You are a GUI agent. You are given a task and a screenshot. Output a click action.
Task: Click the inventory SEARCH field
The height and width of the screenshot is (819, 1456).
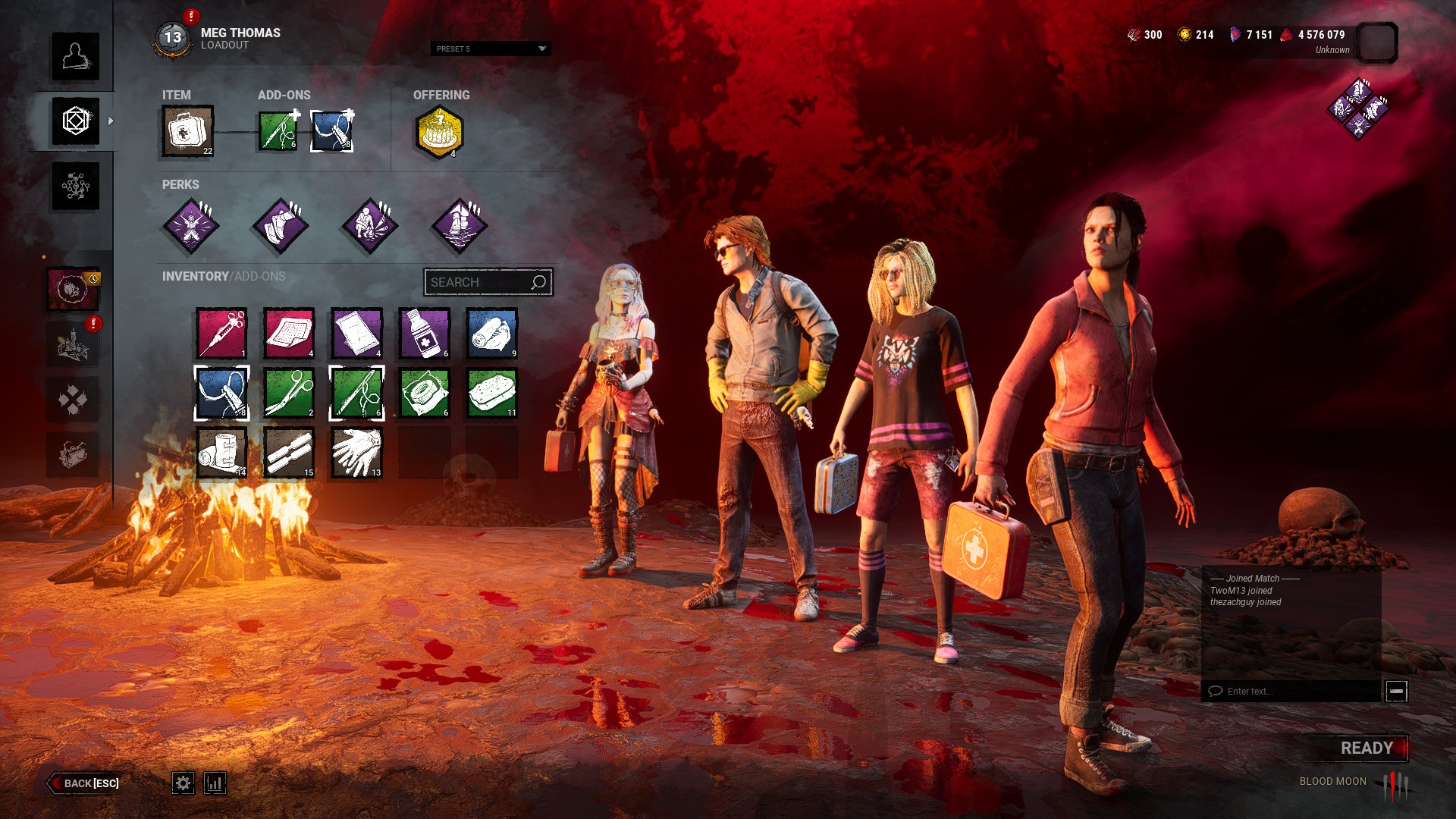point(478,282)
